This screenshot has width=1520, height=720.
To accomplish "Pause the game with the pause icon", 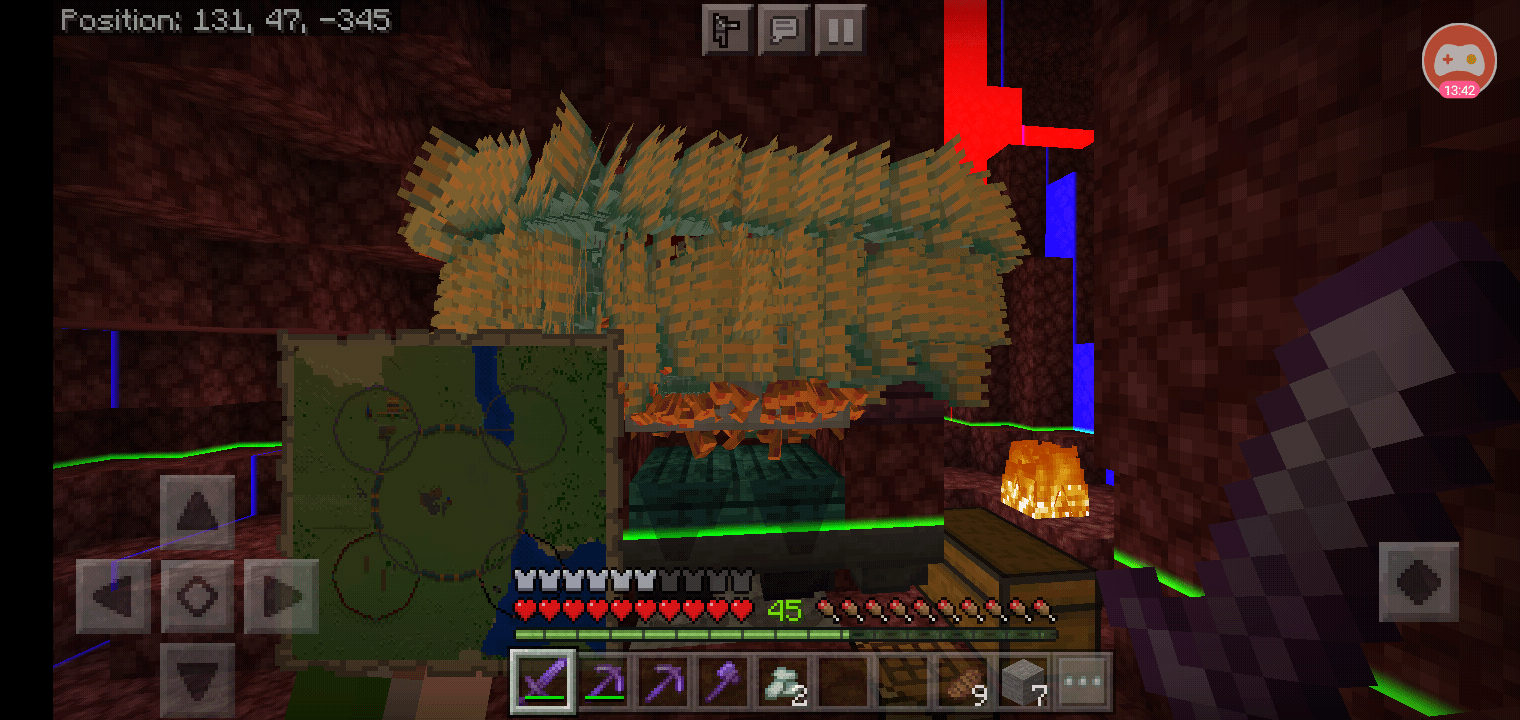I will pos(841,29).
